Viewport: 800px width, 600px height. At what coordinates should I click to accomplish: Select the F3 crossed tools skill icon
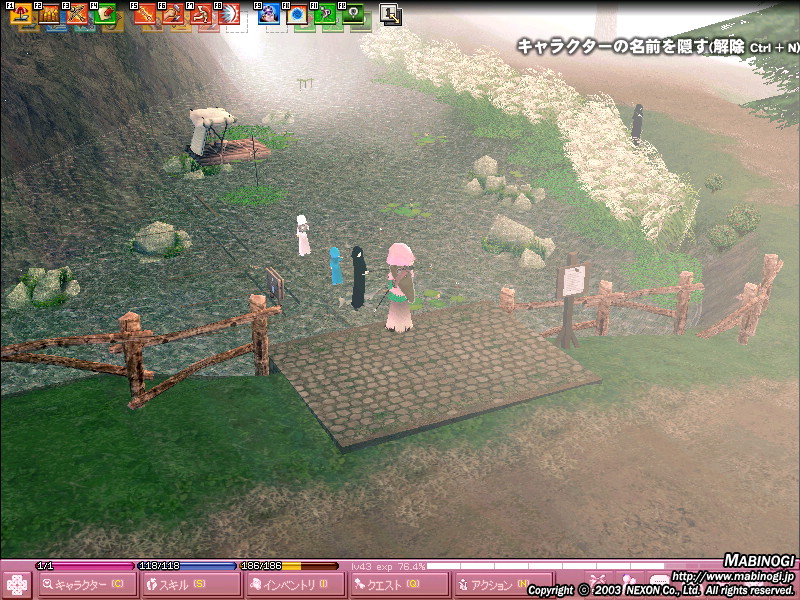tap(77, 14)
